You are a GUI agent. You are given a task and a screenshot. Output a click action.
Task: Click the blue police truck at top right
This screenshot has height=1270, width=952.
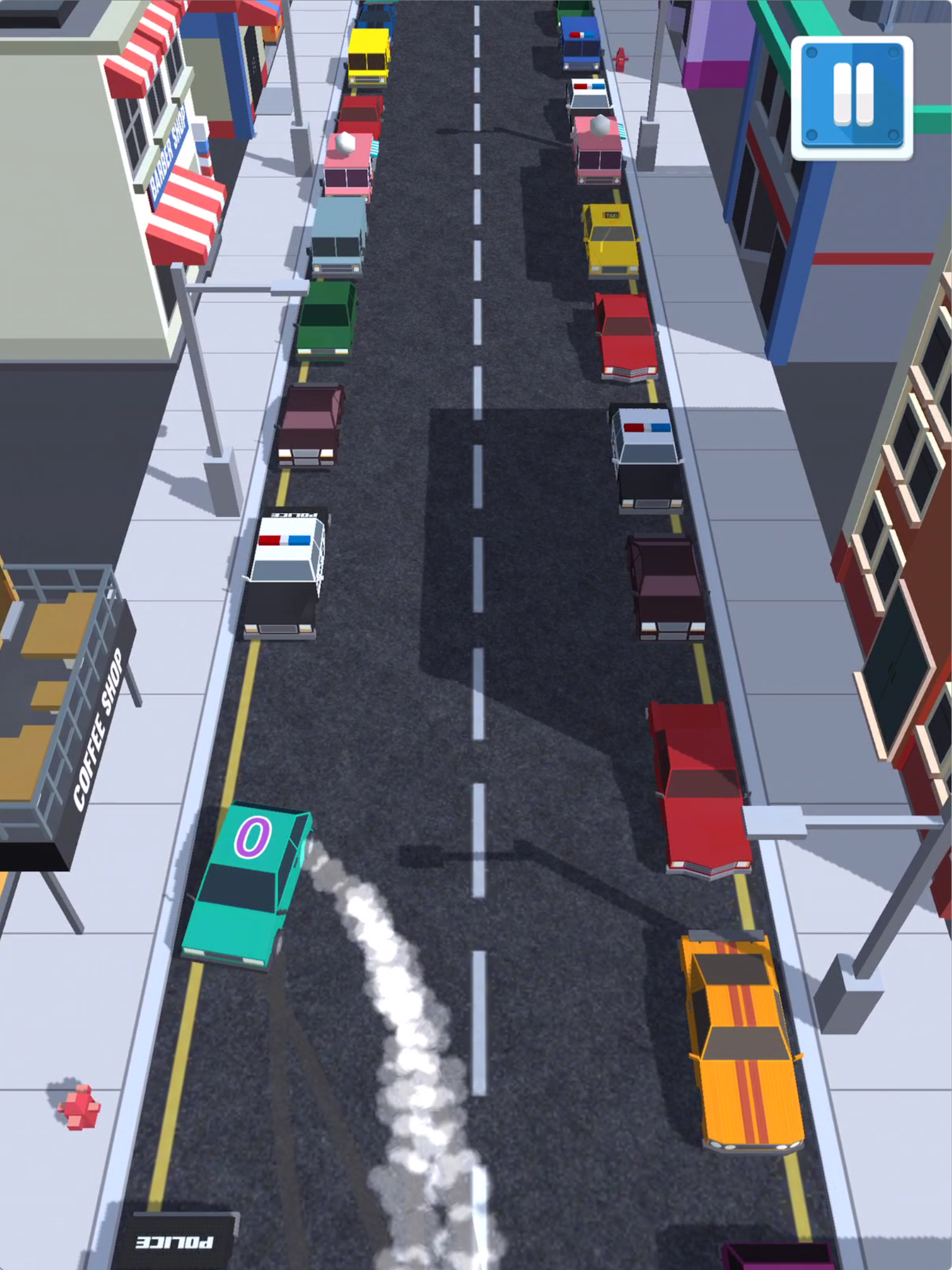580,43
